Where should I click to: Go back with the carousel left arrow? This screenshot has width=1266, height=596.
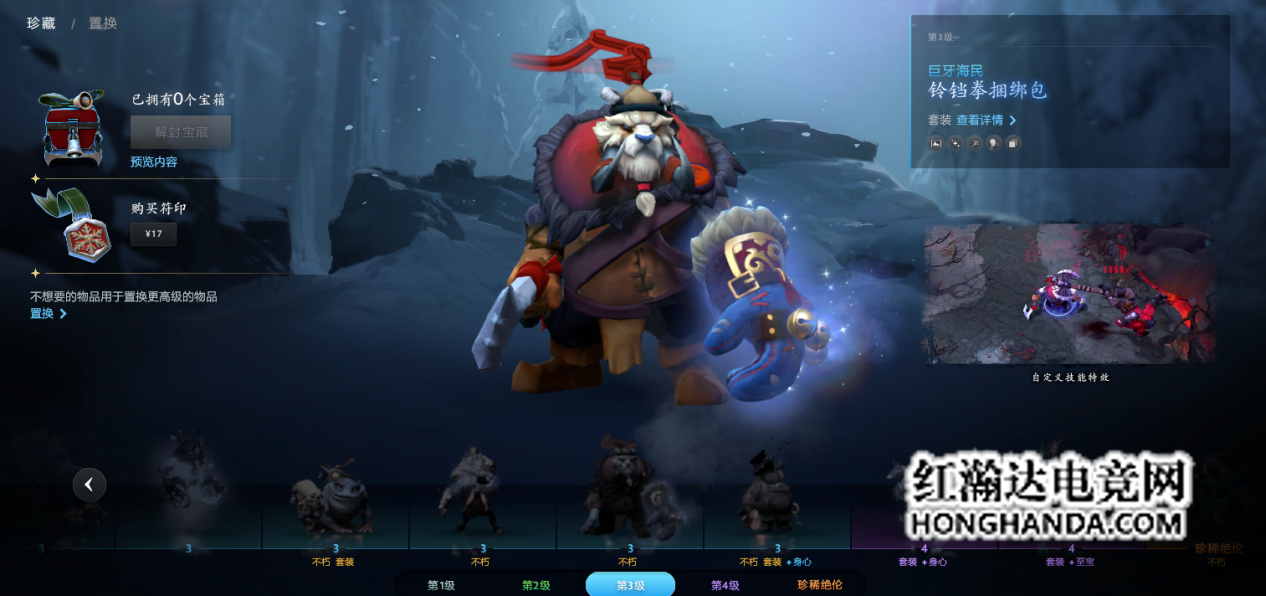[x=89, y=485]
